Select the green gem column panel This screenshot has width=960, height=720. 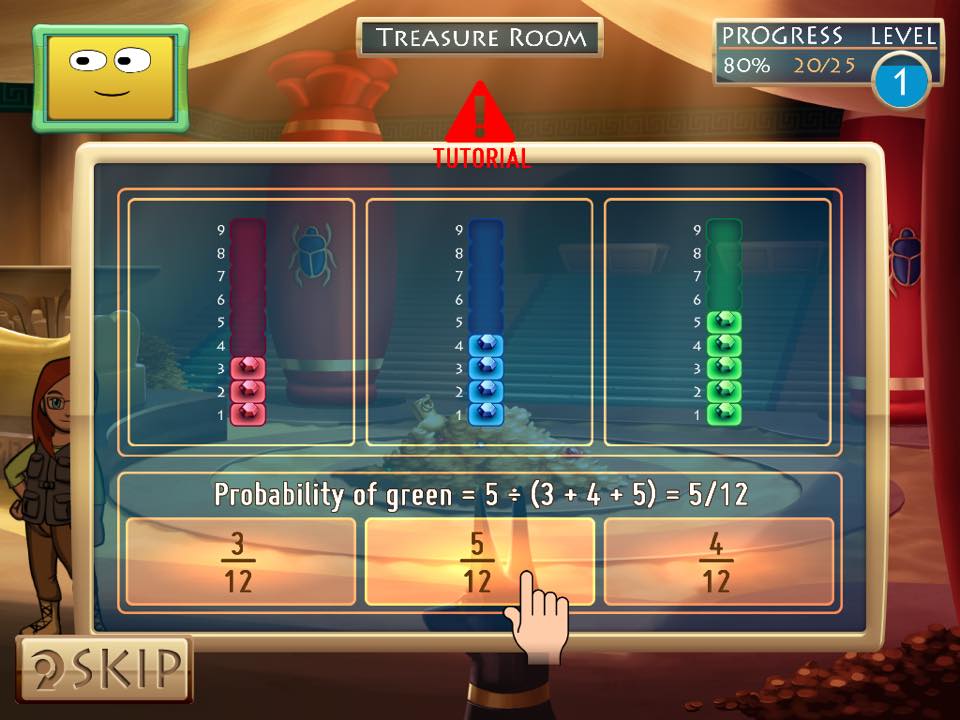(717, 322)
